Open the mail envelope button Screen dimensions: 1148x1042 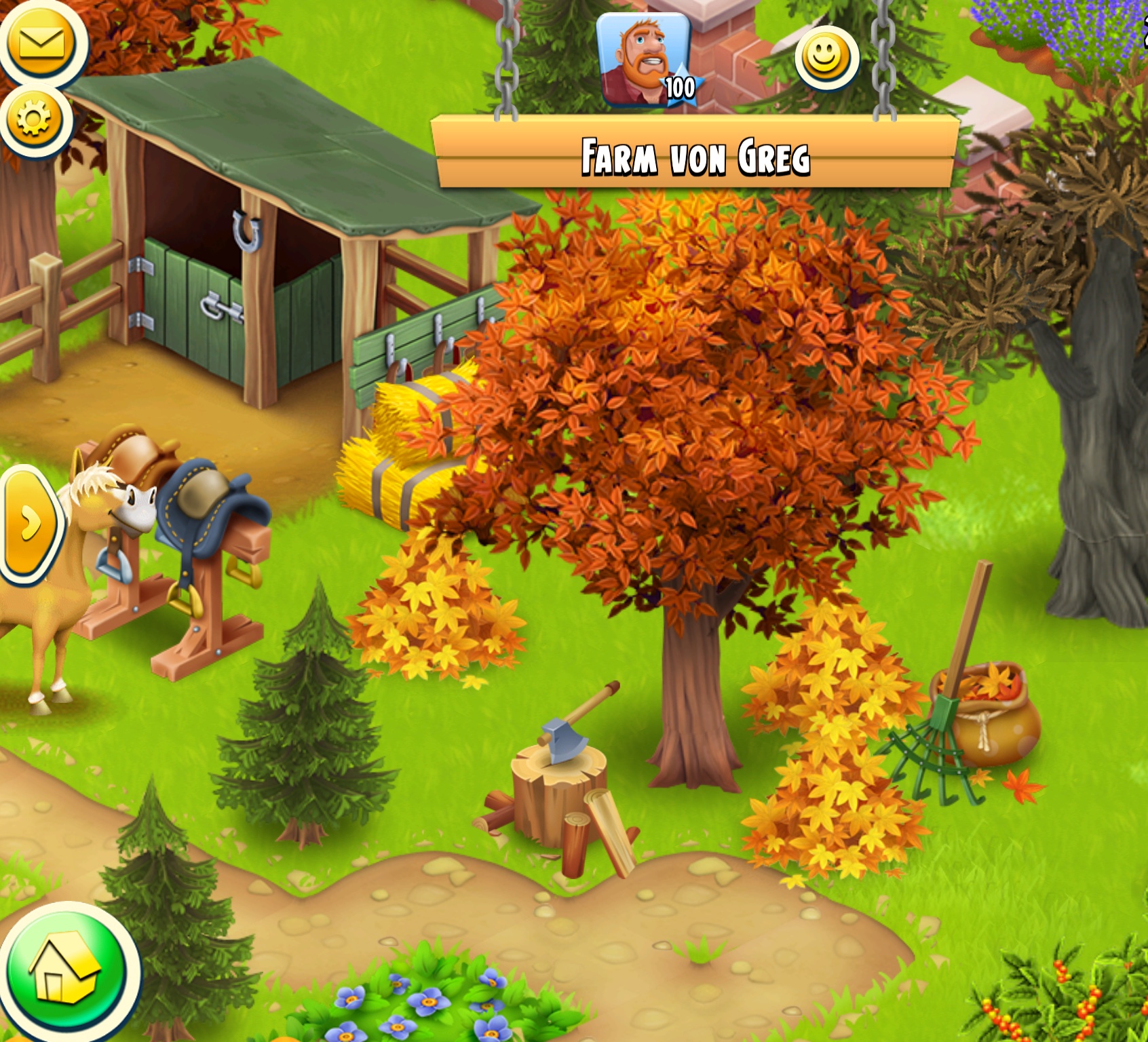(42, 43)
